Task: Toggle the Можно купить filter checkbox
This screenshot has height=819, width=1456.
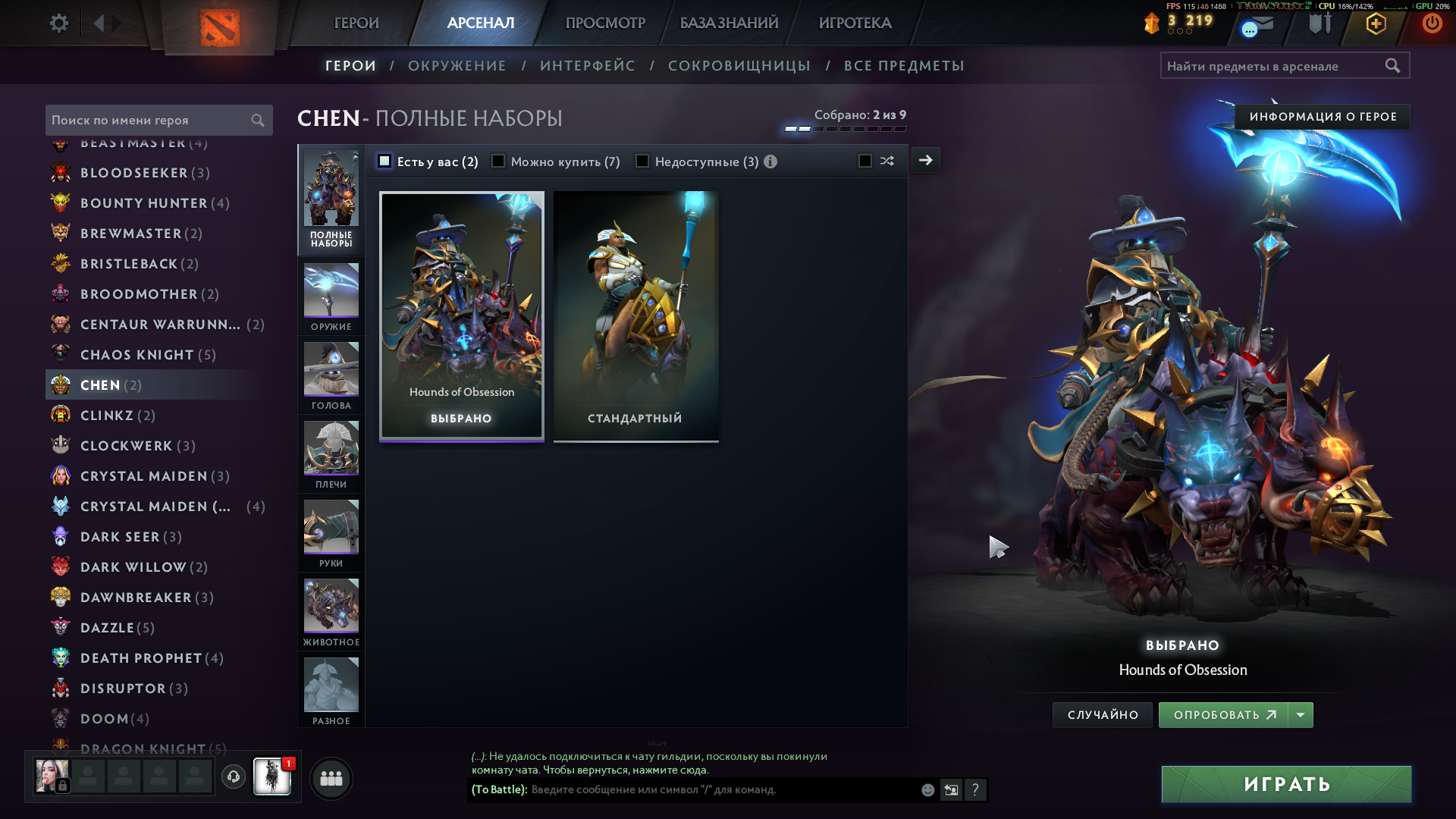Action: tap(498, 161)
